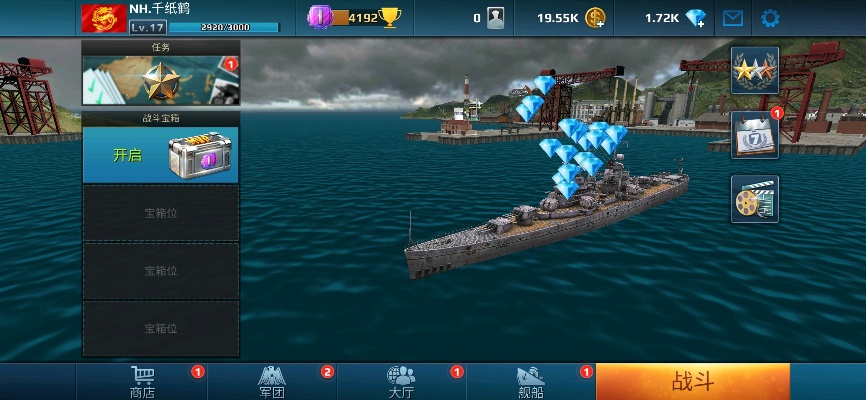Screen dimensions: 866x400
Task: Open the 商店 shop tab
Action: (x=142, y=381)
